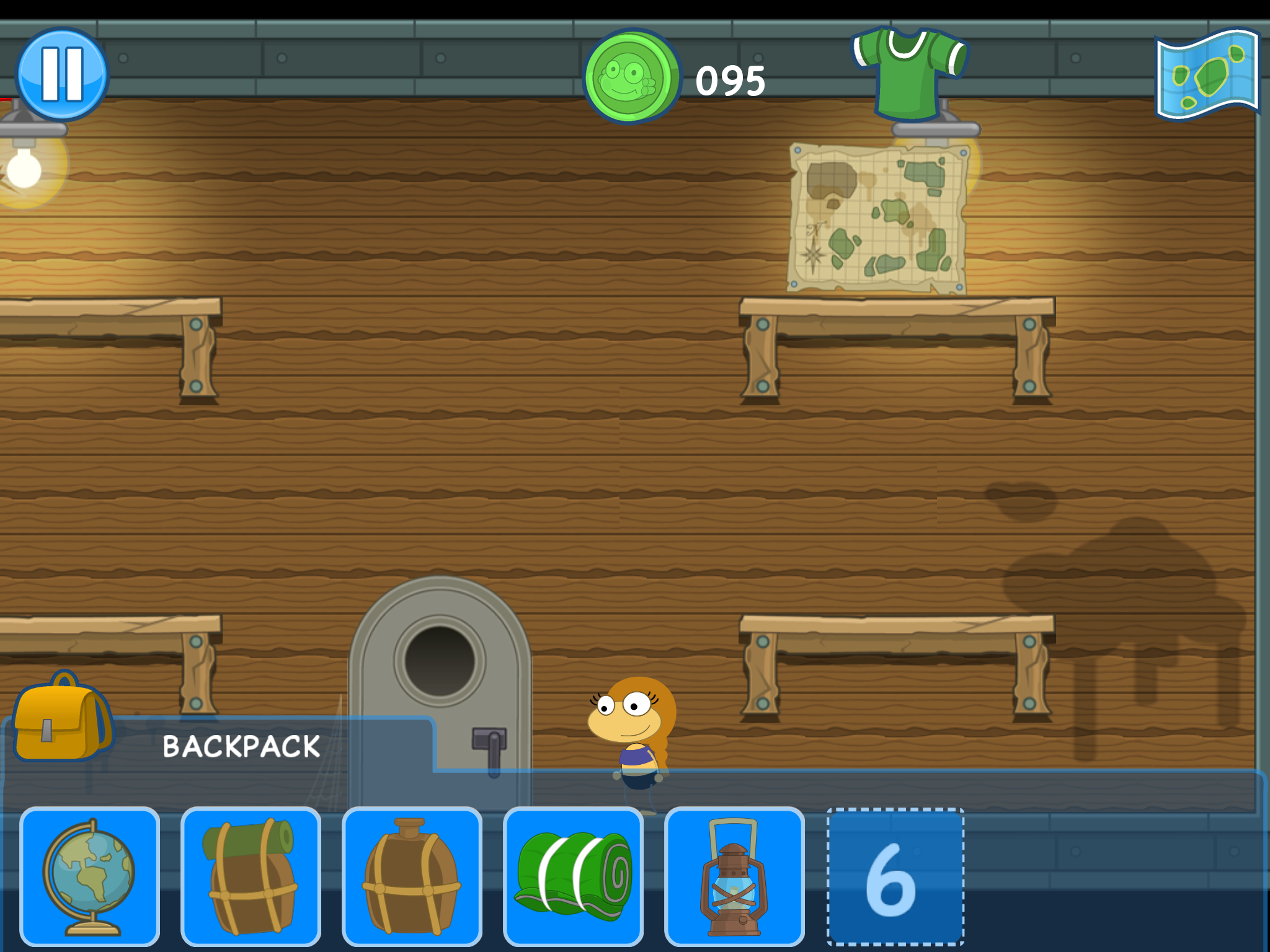1270x952 pixels.
Task: Select the oil lantern item
Action: pyautogui.click(x=735, y=876)
